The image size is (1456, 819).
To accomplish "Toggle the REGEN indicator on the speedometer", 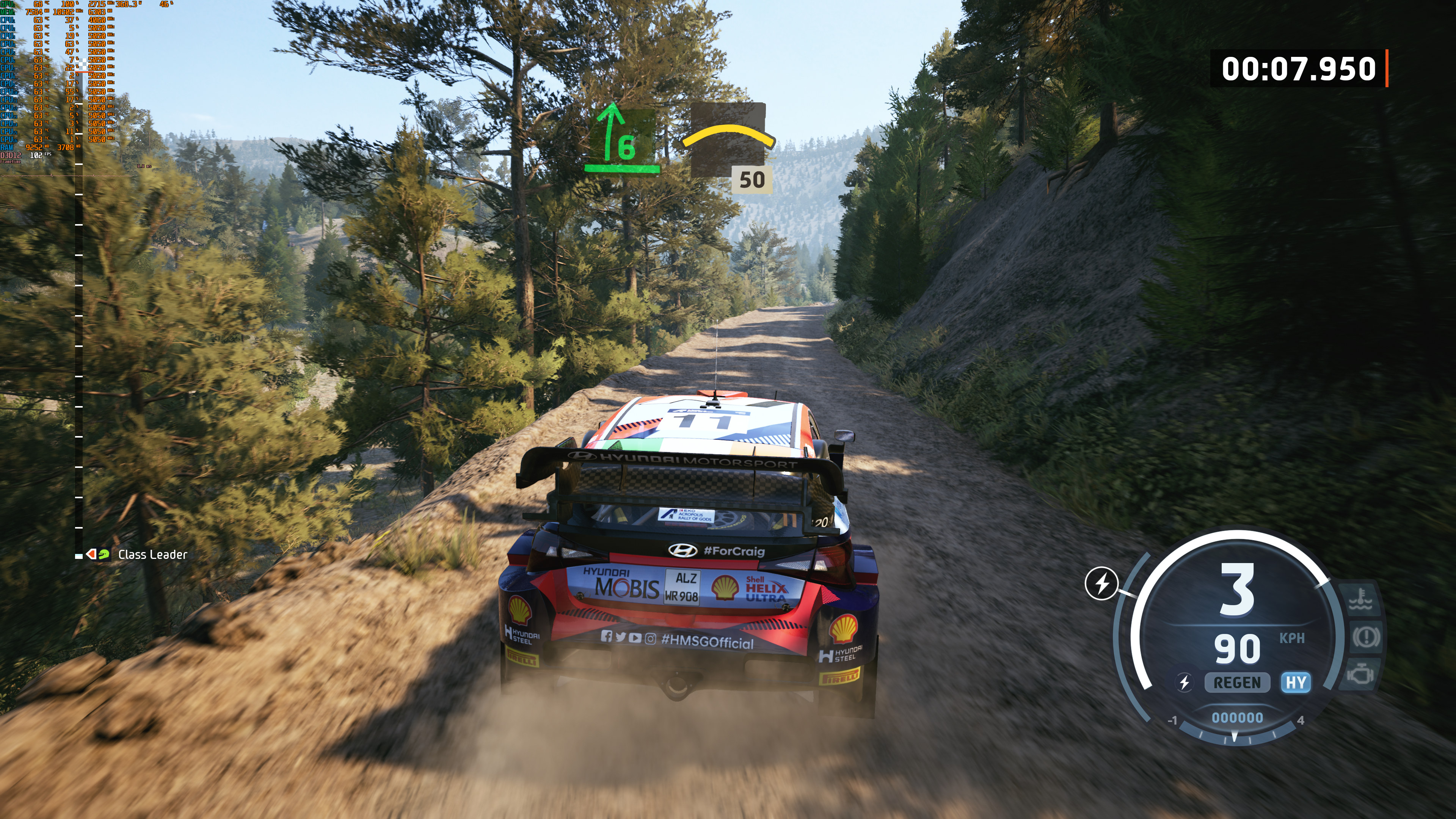I will click(1237, 683).
